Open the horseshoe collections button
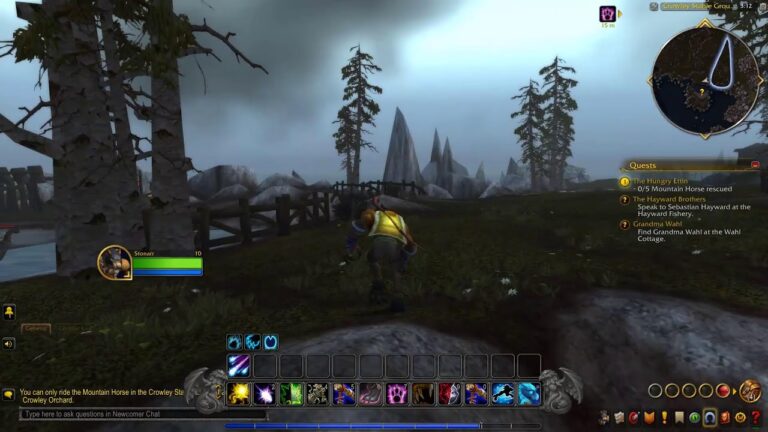 pyautogui.click(x=709, y=417)
